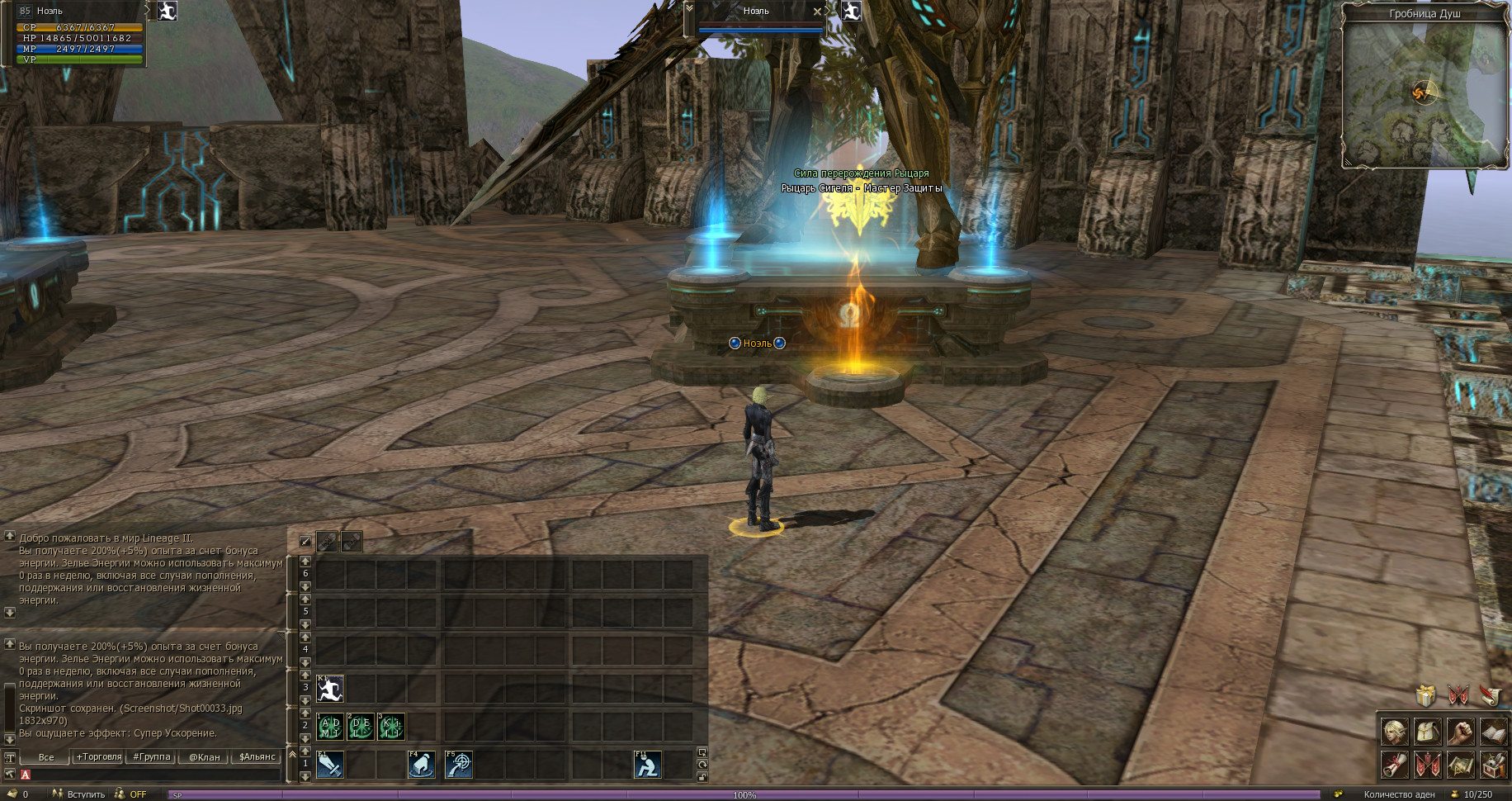The image size is (1512, 801).
Task: Use the running figure skill on hotbar 3
Action: coord(330,689)
